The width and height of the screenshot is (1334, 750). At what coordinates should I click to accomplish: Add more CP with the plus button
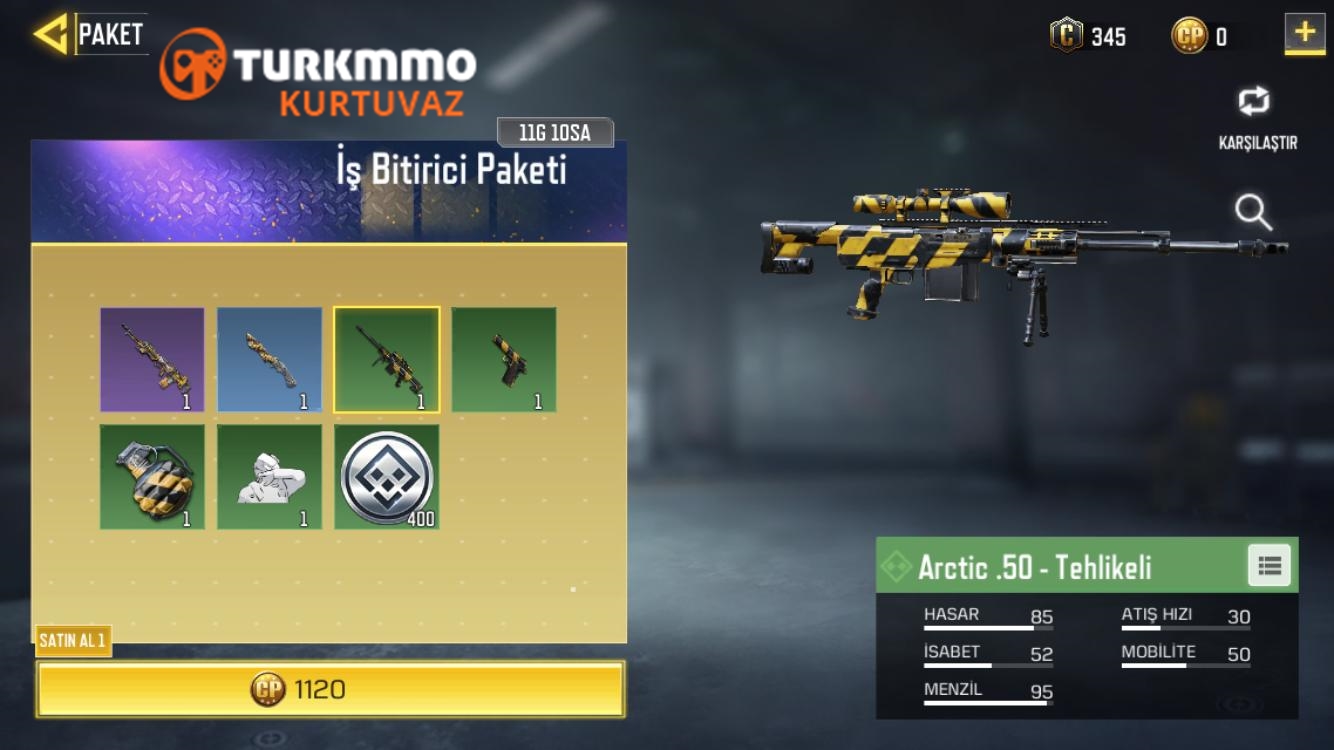[x=1304, y=34]
